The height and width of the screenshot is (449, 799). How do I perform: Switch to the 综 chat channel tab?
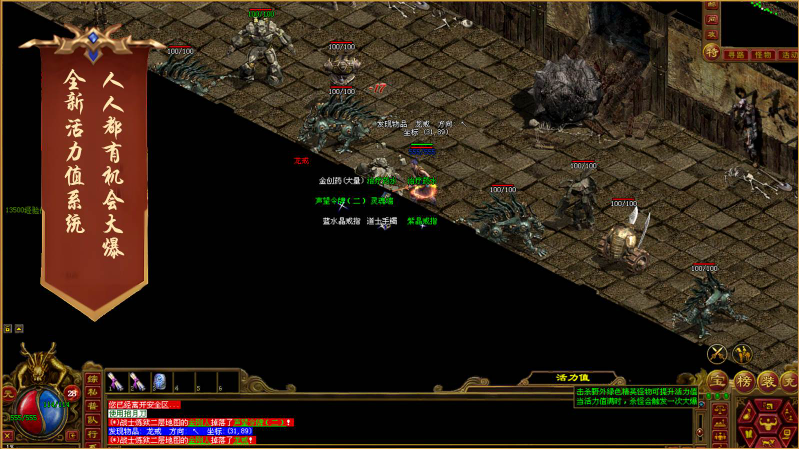[x=92, y=379]
